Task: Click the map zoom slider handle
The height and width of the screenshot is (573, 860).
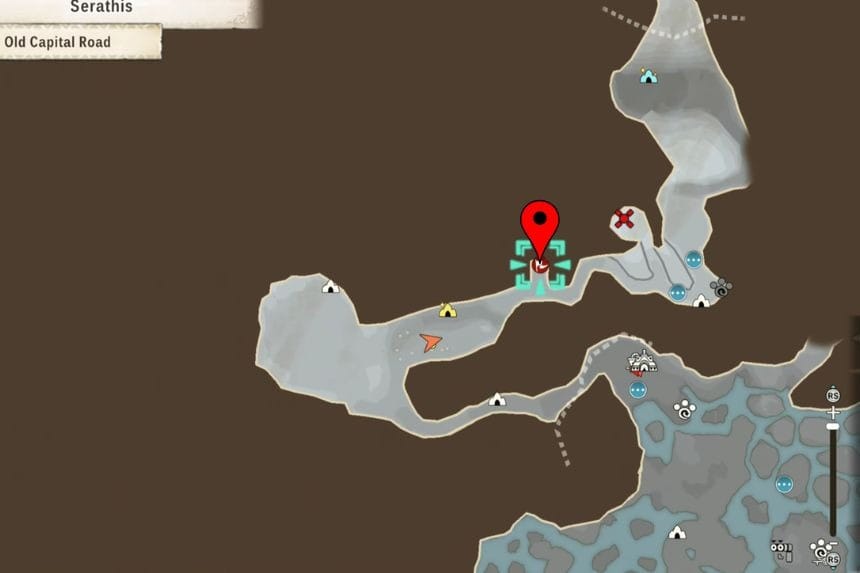Action: coord(833,428)
